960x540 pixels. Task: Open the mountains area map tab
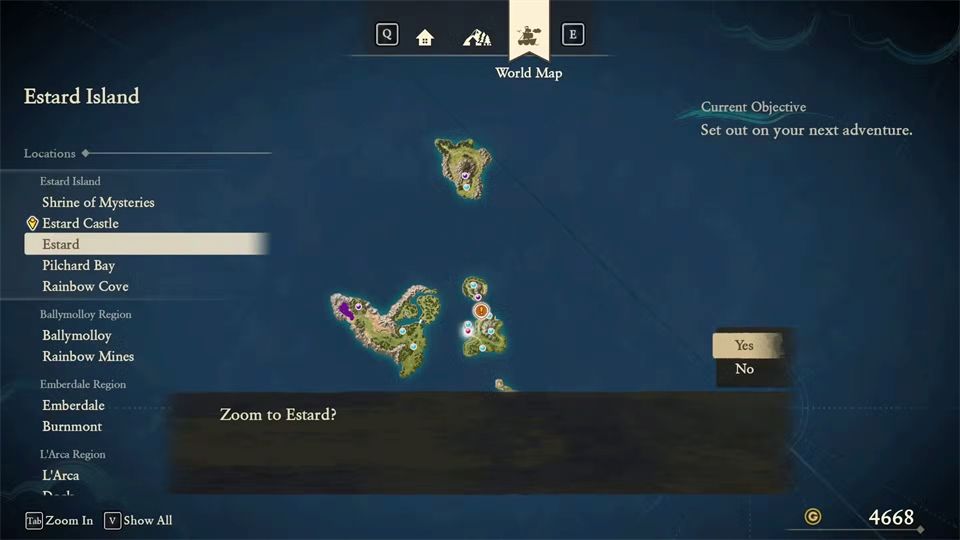click(477, 37)
